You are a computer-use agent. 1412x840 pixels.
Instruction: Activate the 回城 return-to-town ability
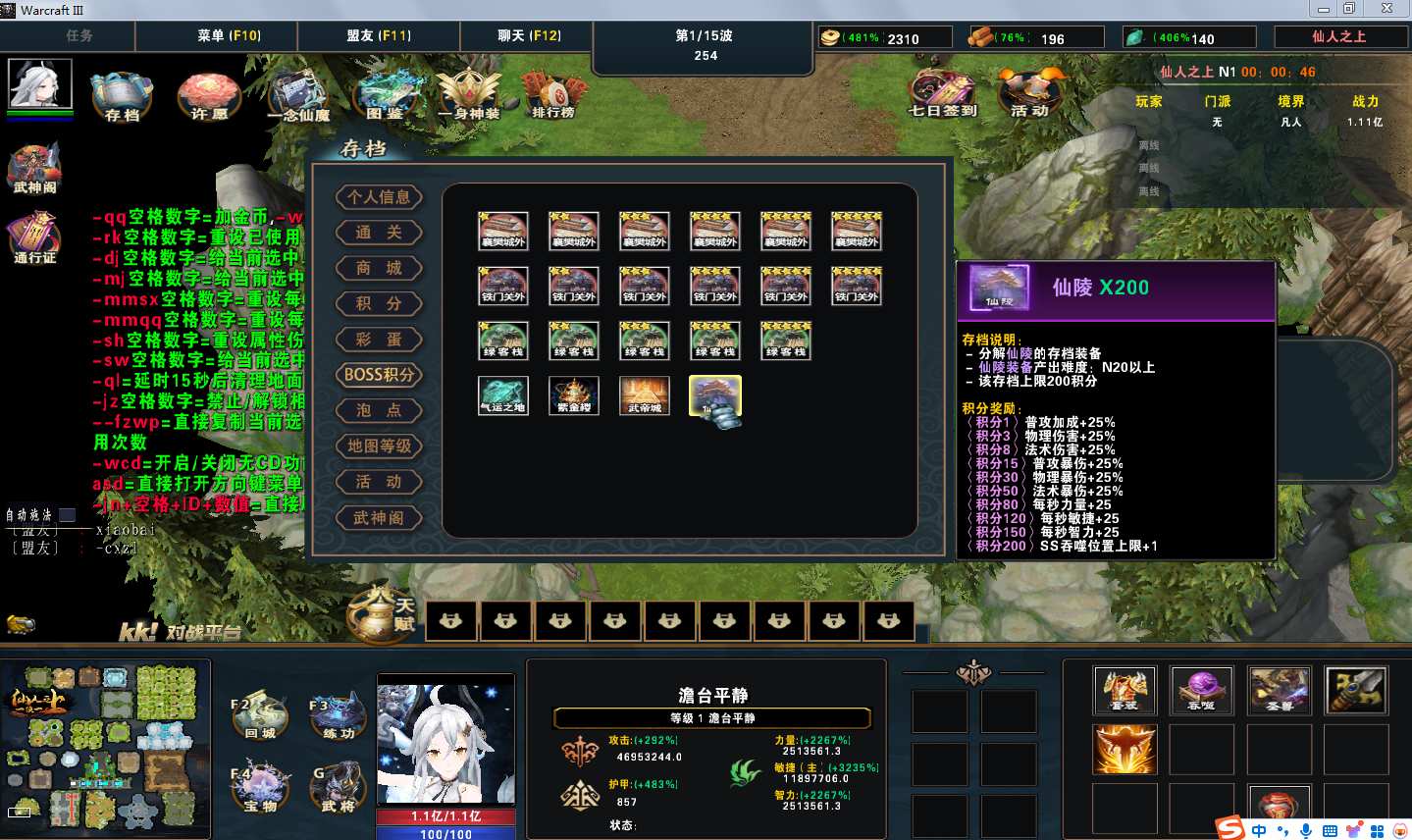(260, 716)
